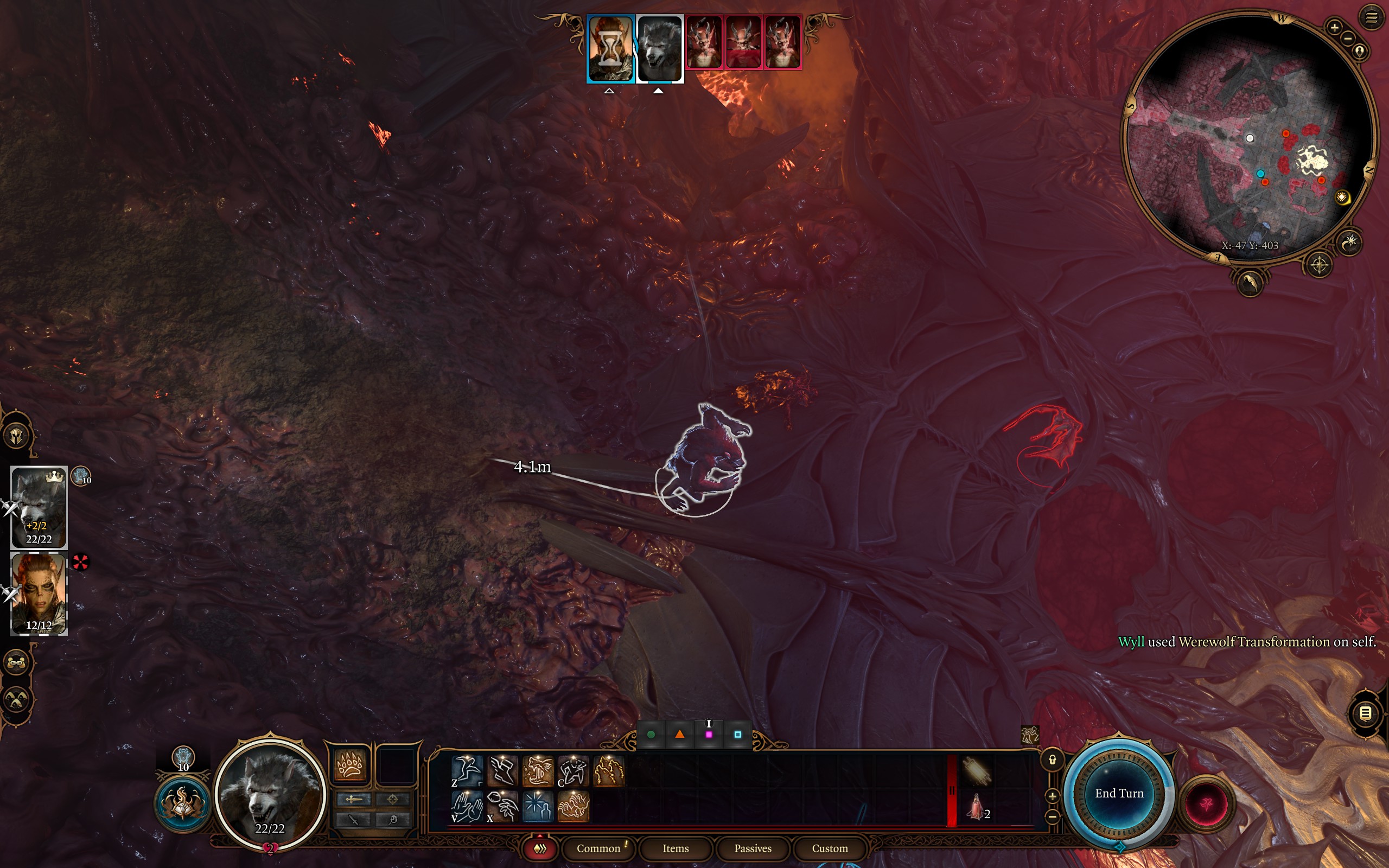Switch to the Common hotbar tab
Image resolution: width=1389 pixels, height=868 pixels.
coord(598,848)
